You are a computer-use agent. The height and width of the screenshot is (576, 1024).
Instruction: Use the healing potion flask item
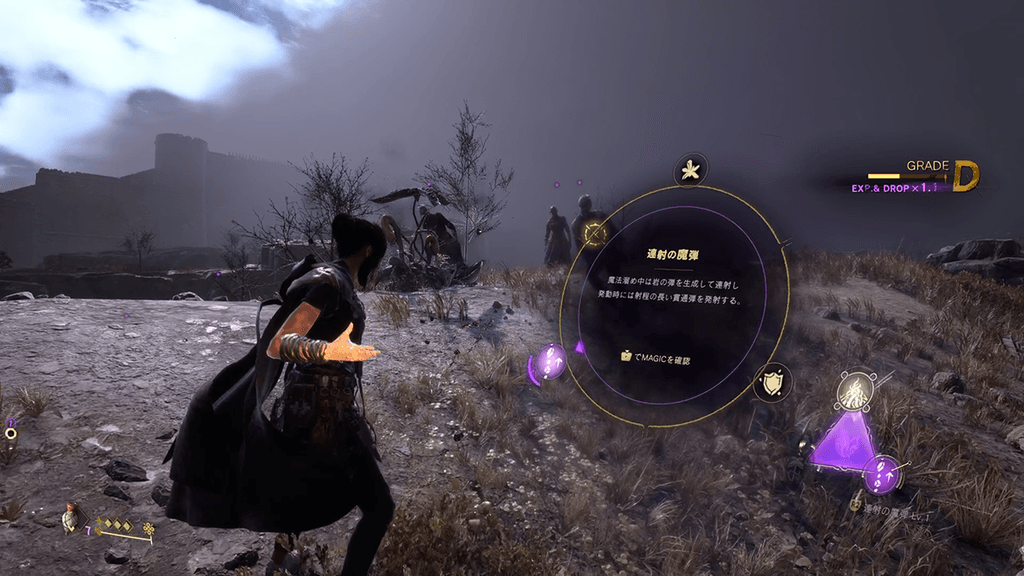tap(70, 515)
